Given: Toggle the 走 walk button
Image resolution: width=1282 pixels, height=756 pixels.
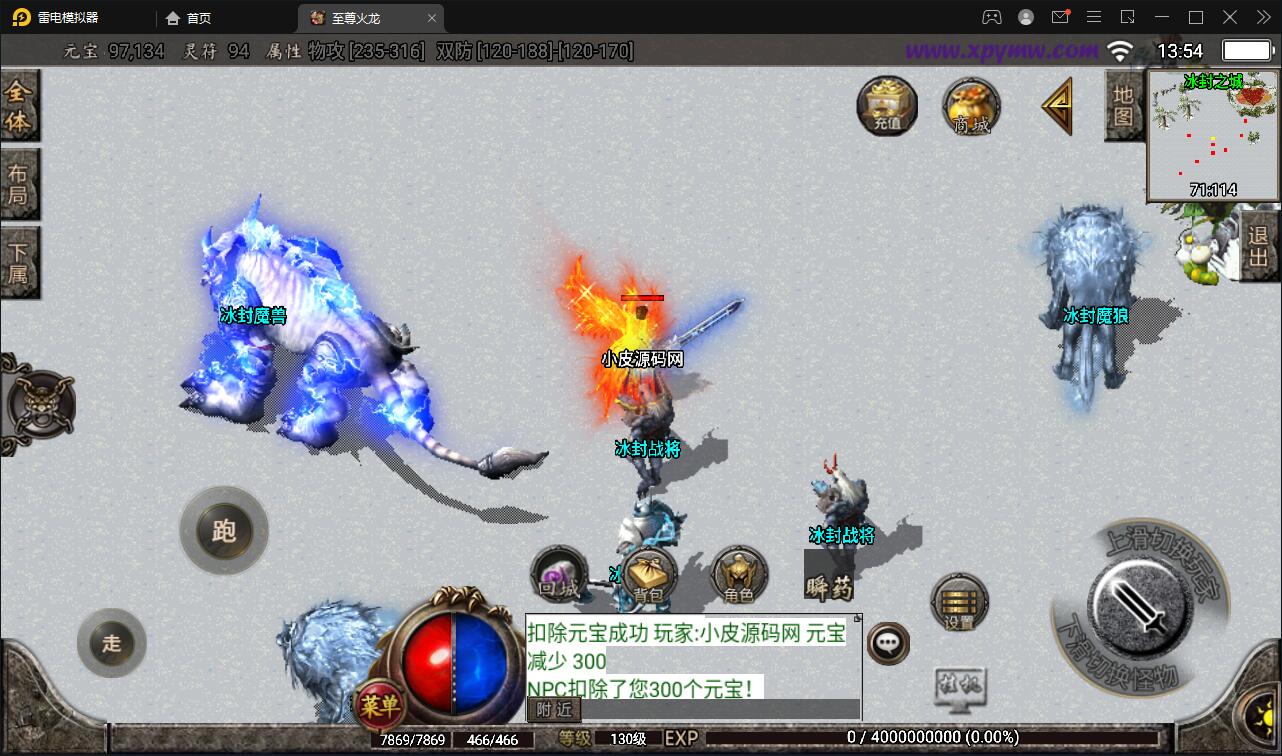Looking at the screenshot, I should coord(112,642).
